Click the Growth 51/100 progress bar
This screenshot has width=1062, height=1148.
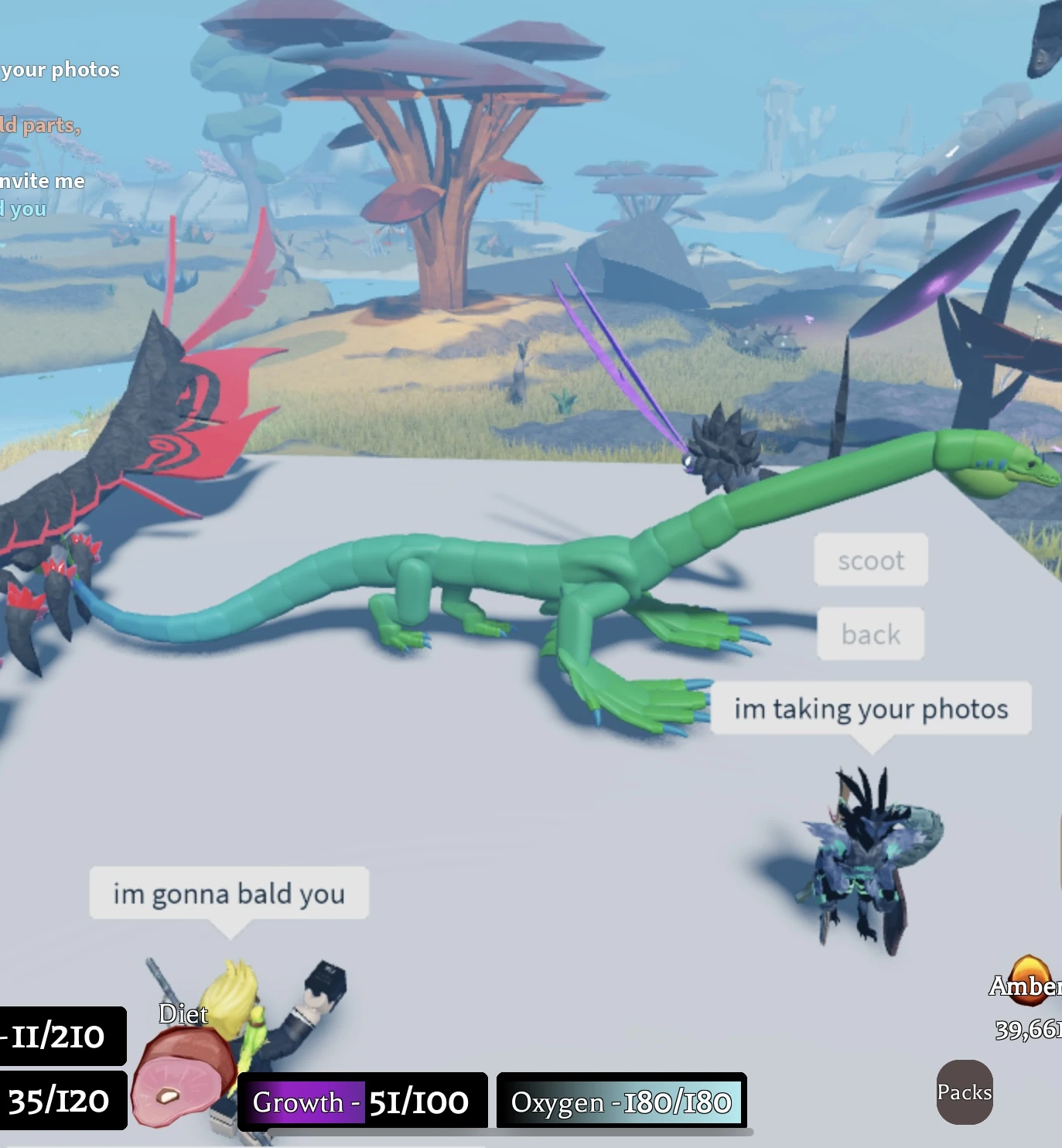[x=364, y=1103]
